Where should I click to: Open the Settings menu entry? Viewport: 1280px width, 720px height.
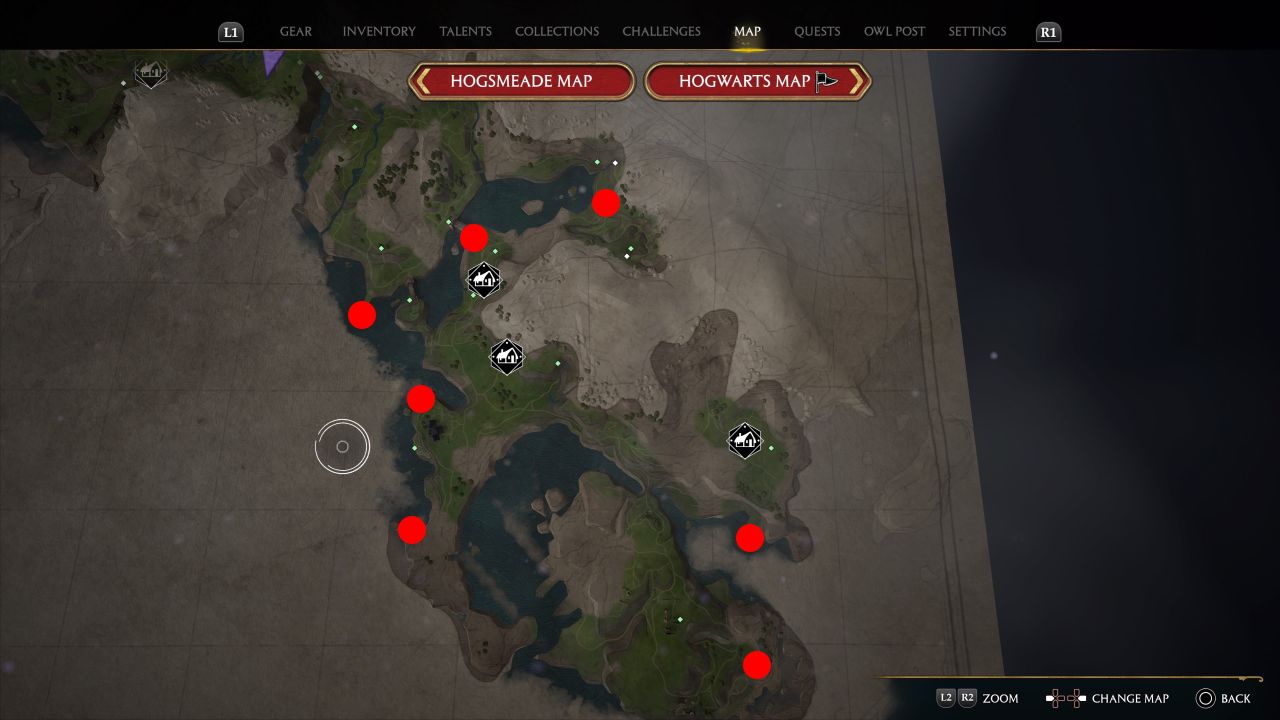(977, 31)
